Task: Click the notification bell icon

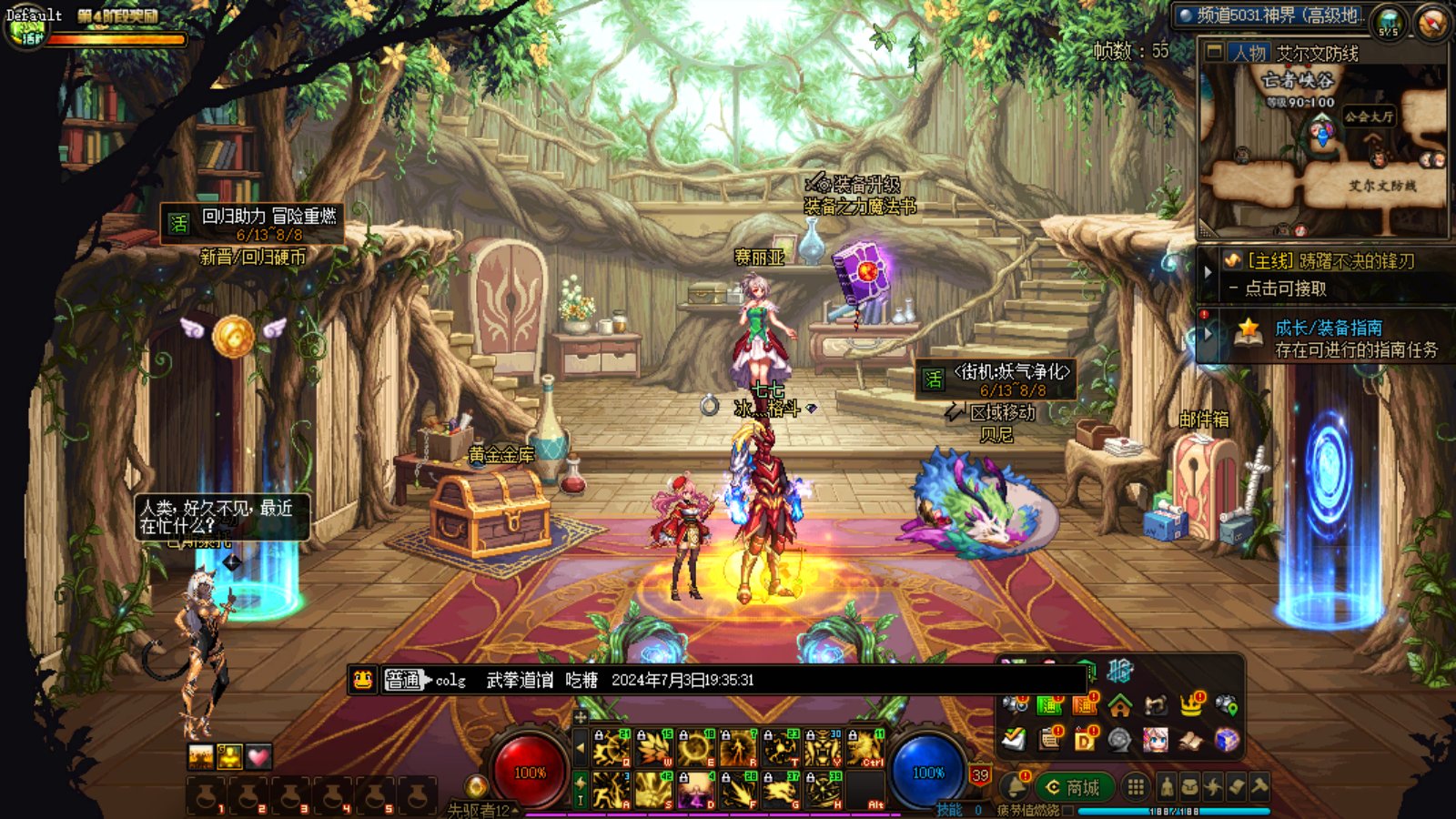Action: point(1013,786)
